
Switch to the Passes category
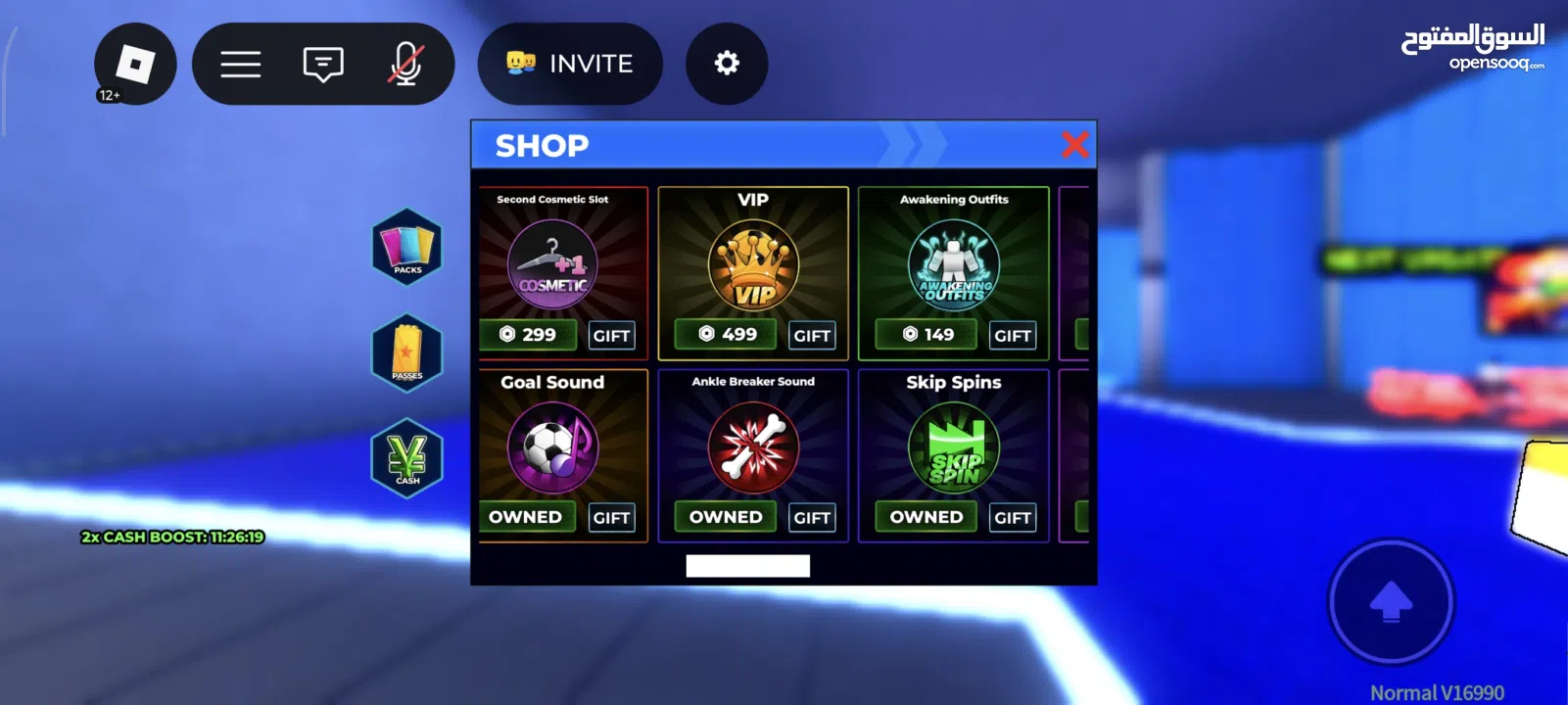click(x=407, y=352)
